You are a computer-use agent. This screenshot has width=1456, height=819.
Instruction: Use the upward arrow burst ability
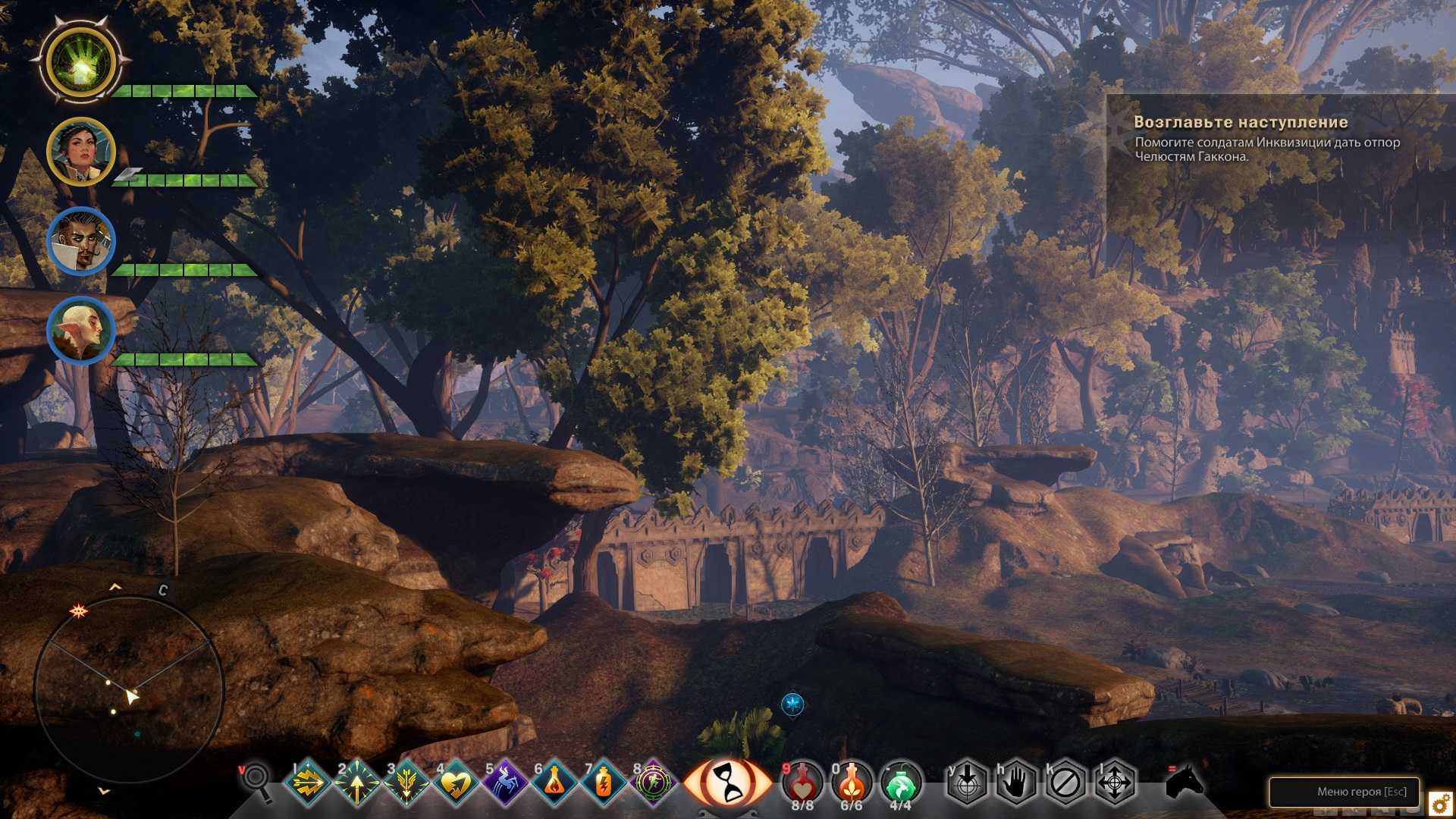[356, 783]
